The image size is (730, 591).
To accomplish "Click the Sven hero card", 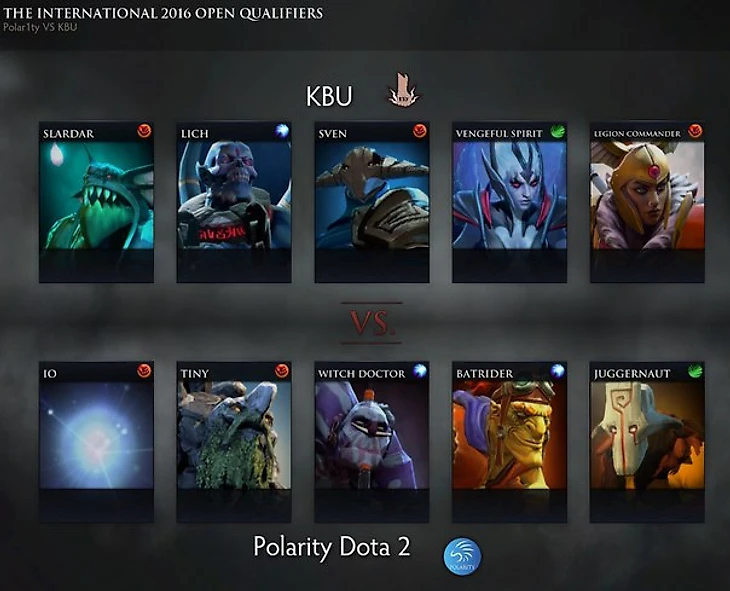I will (371, 202).
